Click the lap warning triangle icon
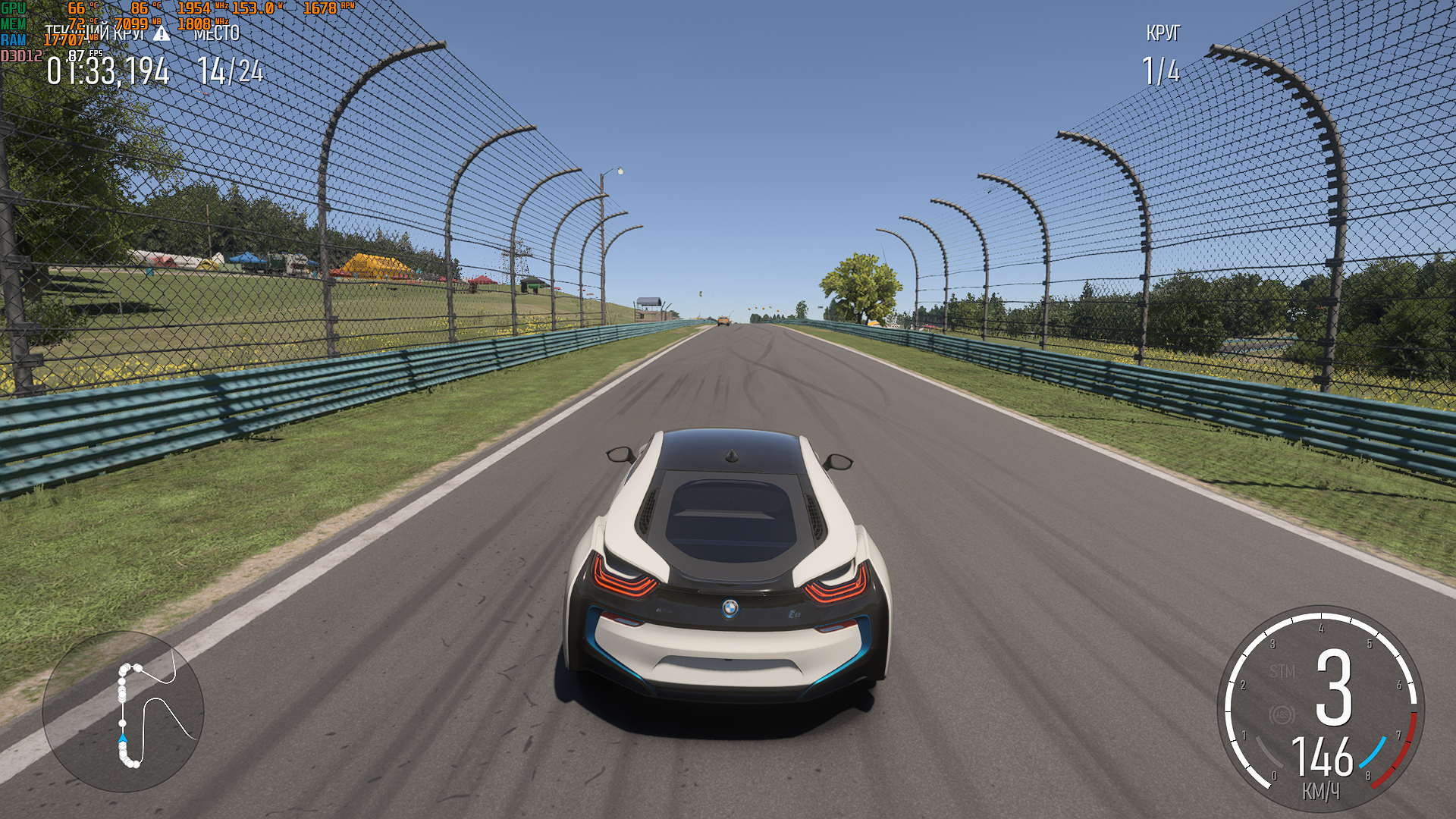Viewport: 1456px width, 819px height. tap(162, 33)
